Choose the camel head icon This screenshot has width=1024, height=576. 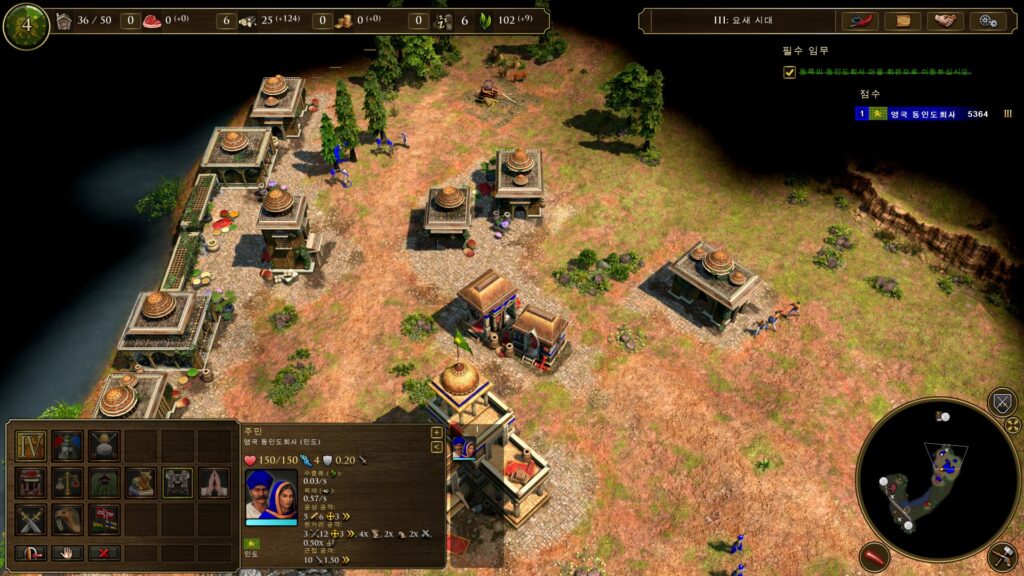click(x=67, y=519)
